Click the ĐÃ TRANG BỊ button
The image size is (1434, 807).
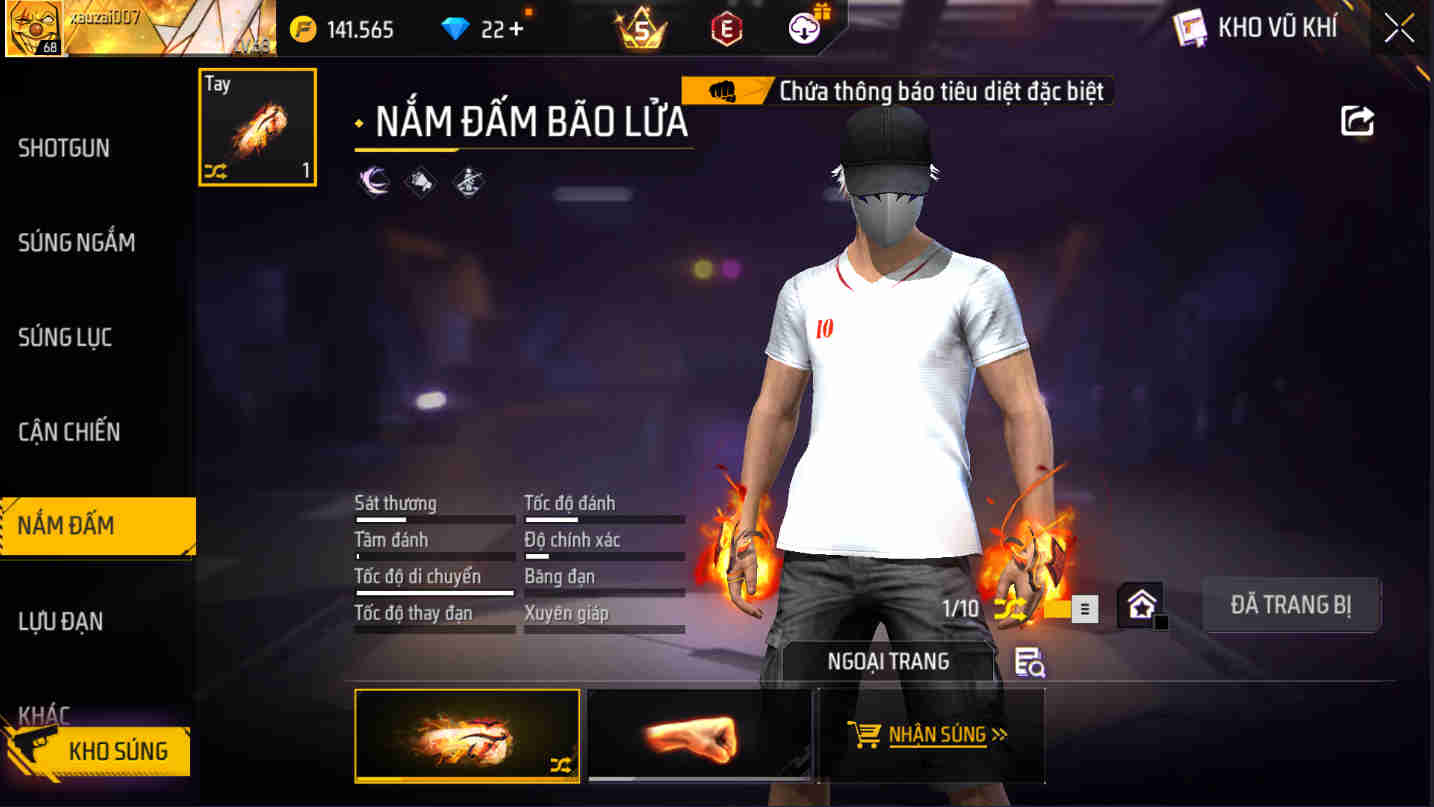click(x=1291, y=604)
